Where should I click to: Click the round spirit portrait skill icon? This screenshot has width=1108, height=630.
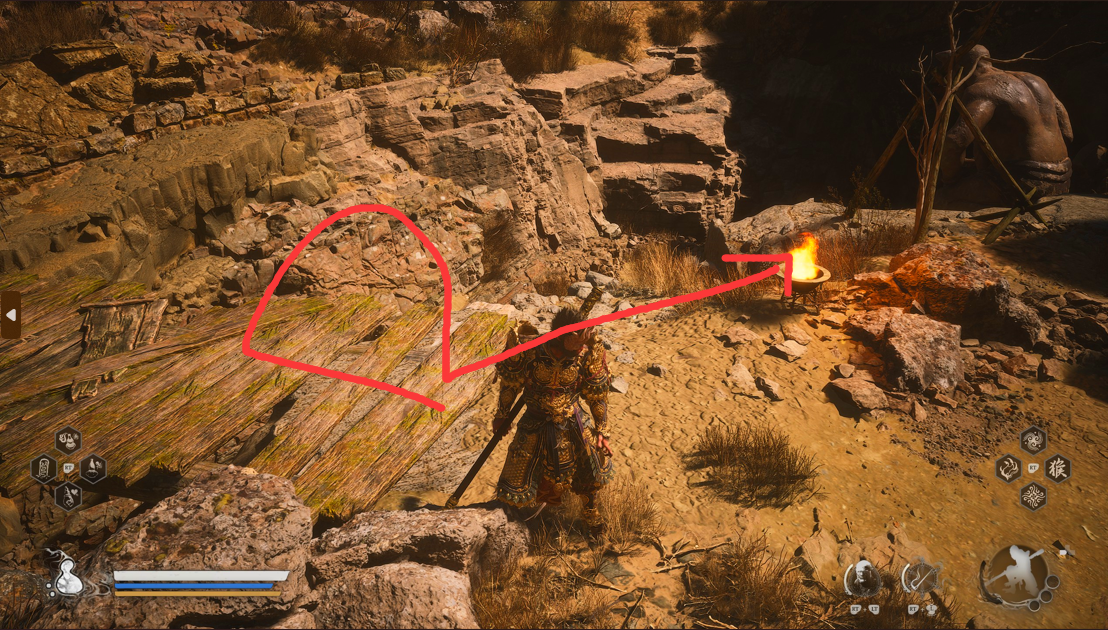coord(862,577)
